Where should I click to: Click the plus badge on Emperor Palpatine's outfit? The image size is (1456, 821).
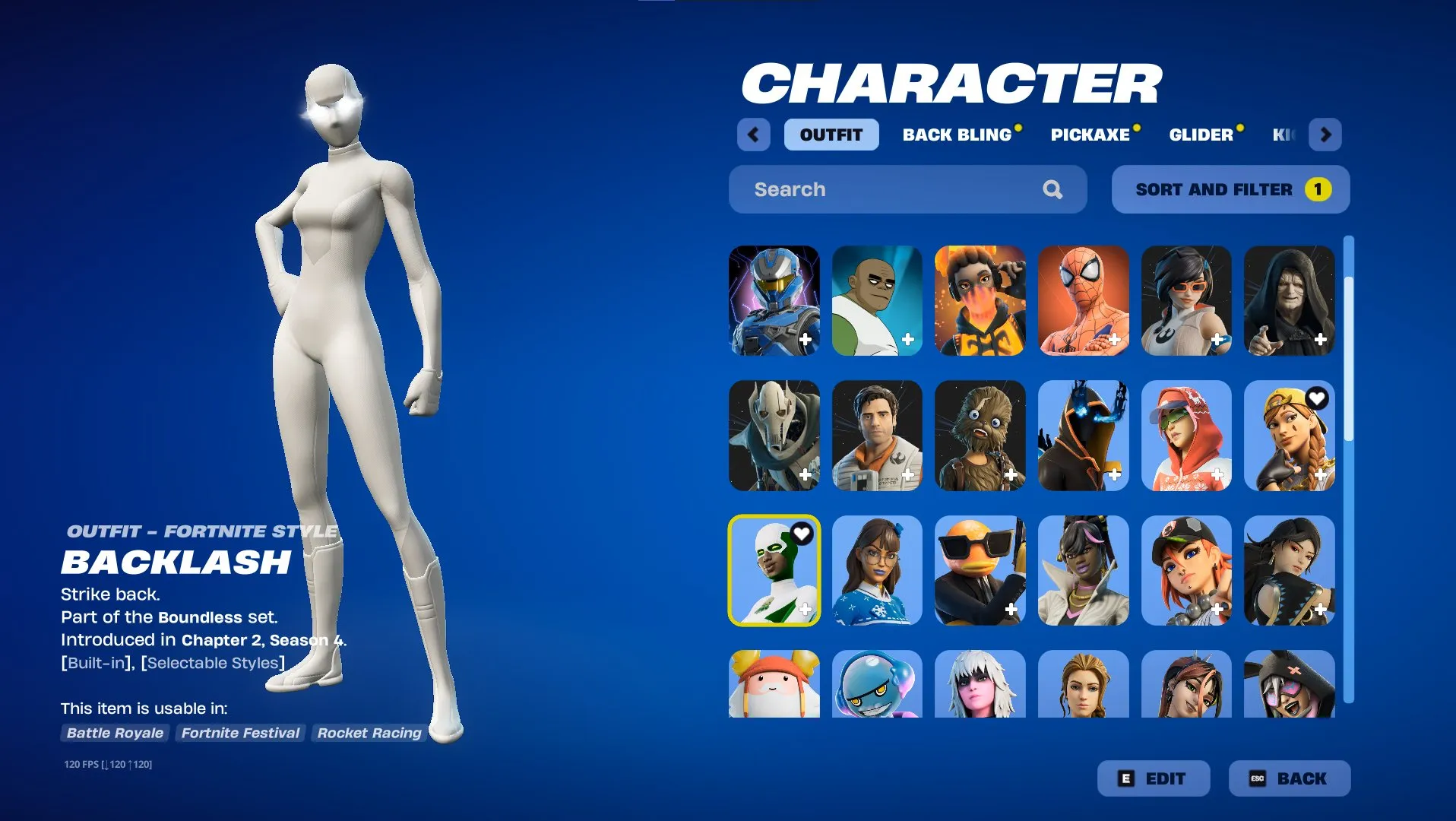pos(1321,340)
